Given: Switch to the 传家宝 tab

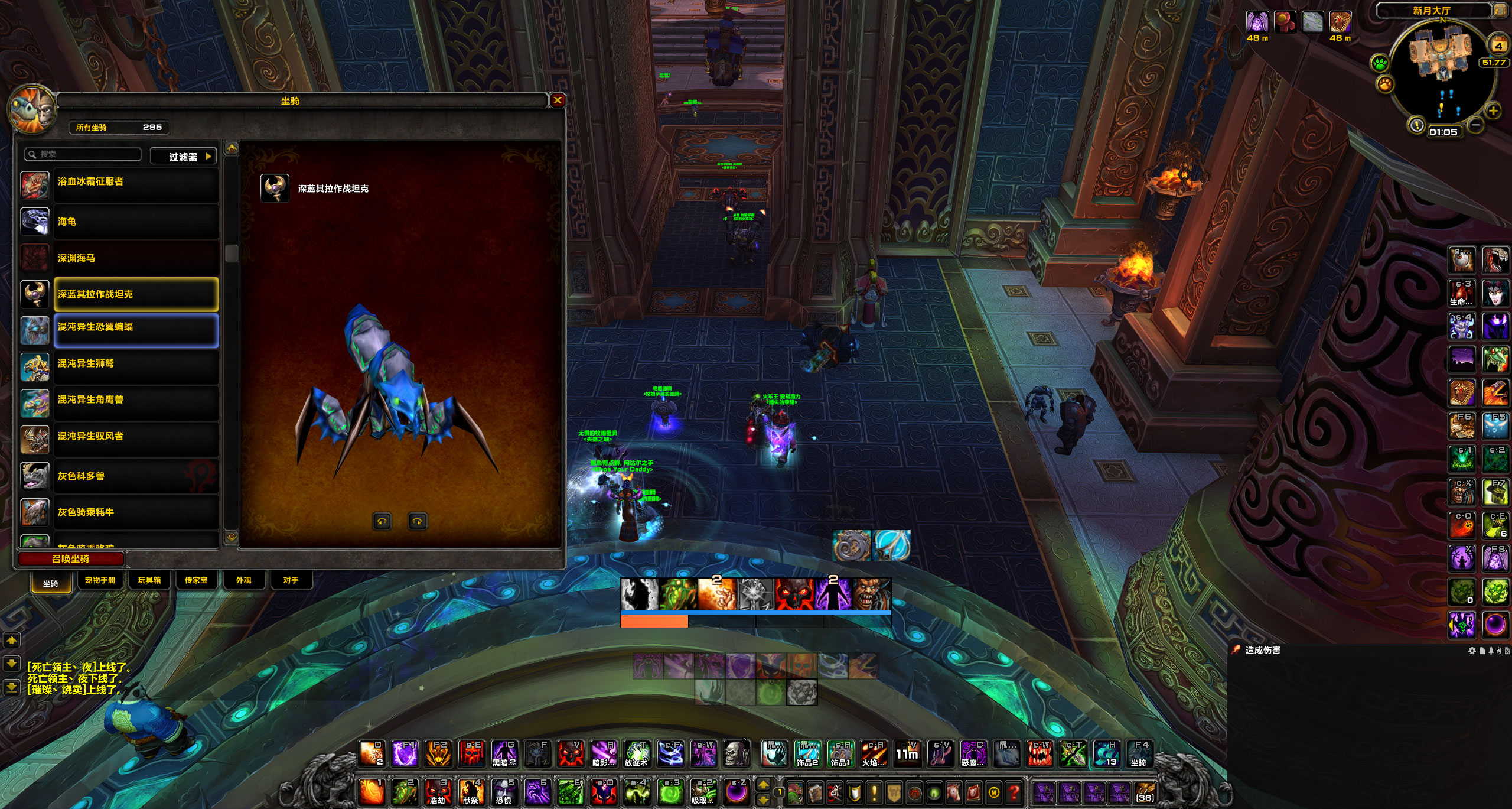Looking at the screenshot, I should (196, 580).
